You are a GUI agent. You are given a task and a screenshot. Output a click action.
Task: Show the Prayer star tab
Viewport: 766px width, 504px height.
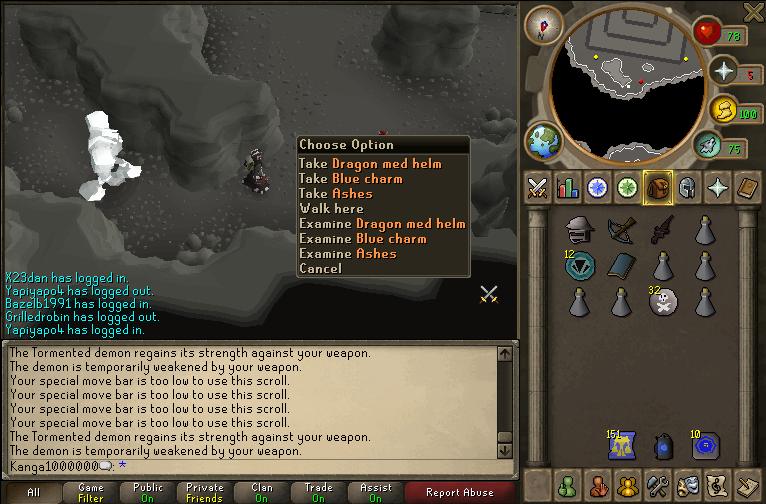click(x=717, y=187)
